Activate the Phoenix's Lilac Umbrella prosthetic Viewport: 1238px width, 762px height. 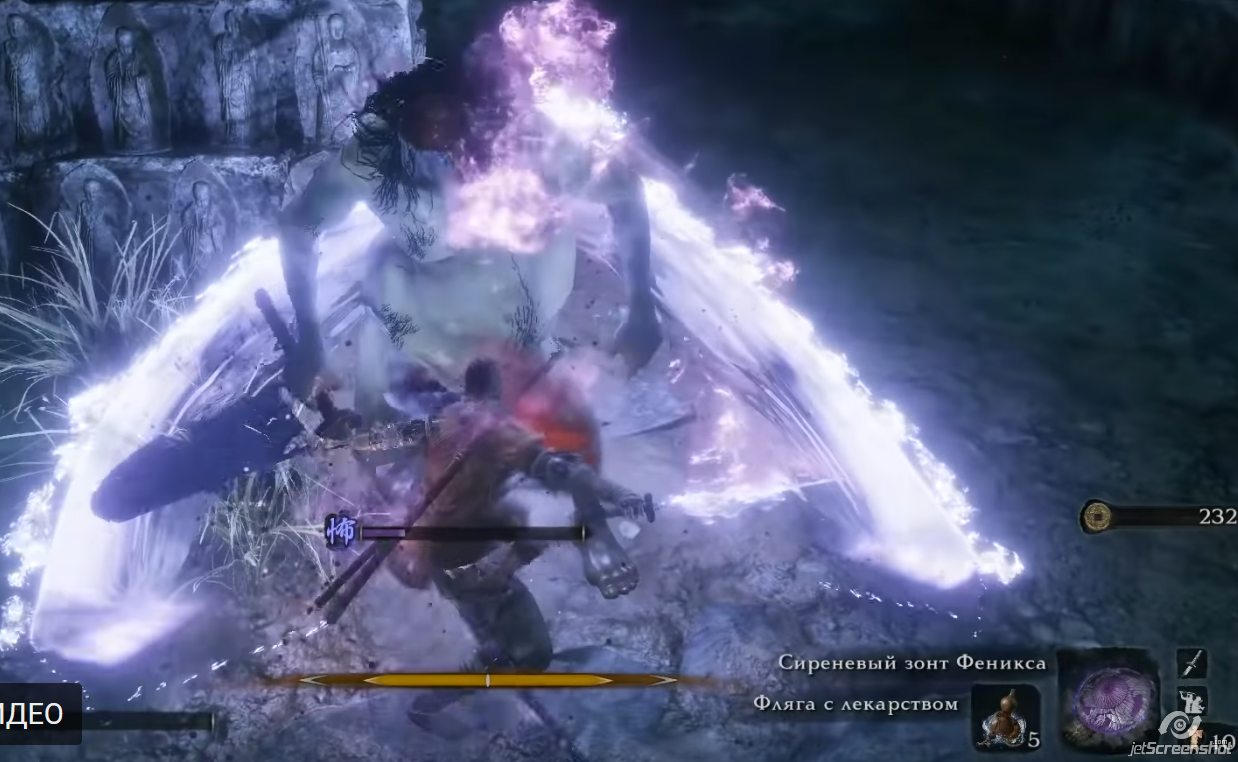tap(1109, 700)
